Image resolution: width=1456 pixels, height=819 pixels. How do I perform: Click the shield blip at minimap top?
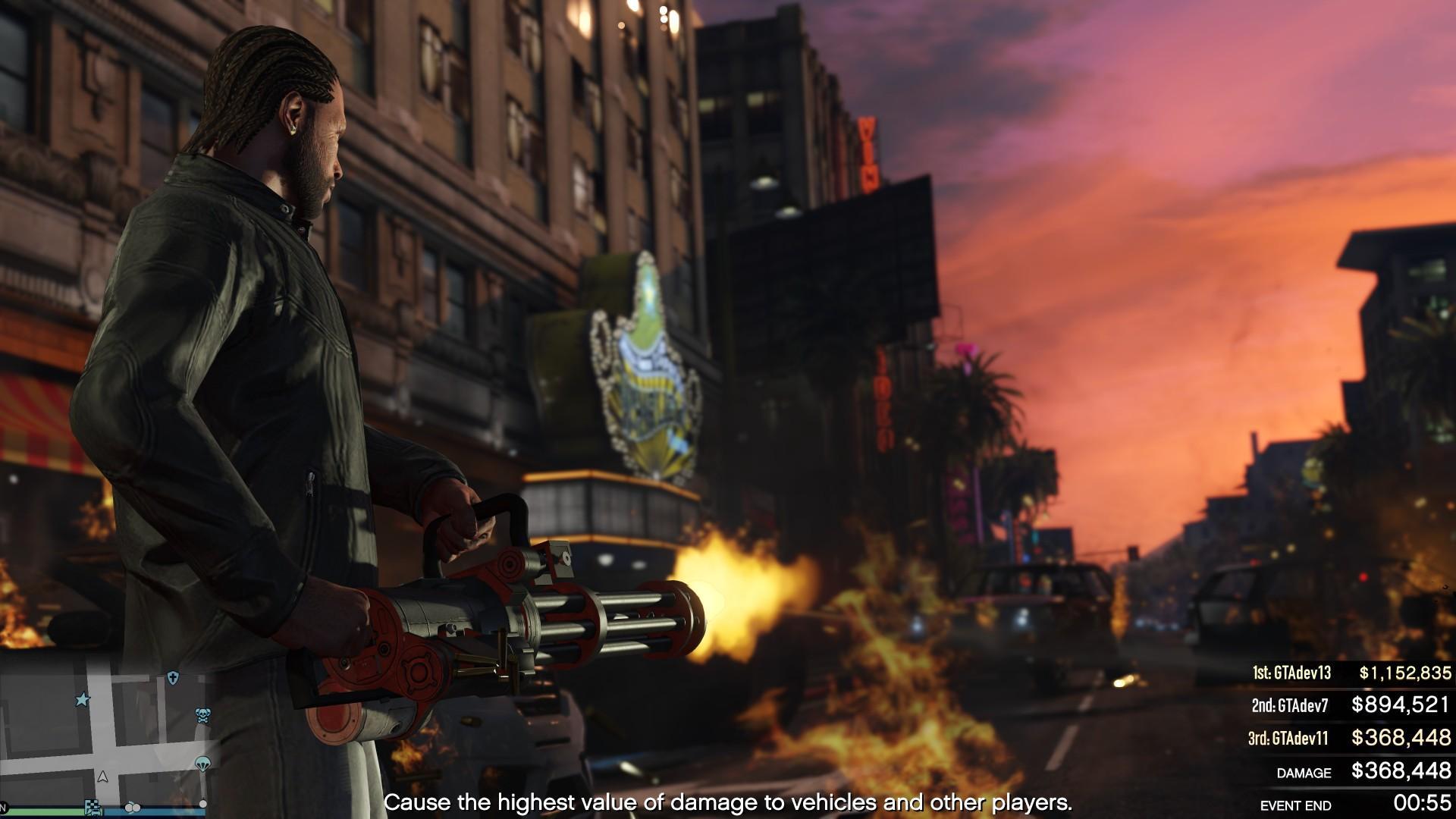173,677
